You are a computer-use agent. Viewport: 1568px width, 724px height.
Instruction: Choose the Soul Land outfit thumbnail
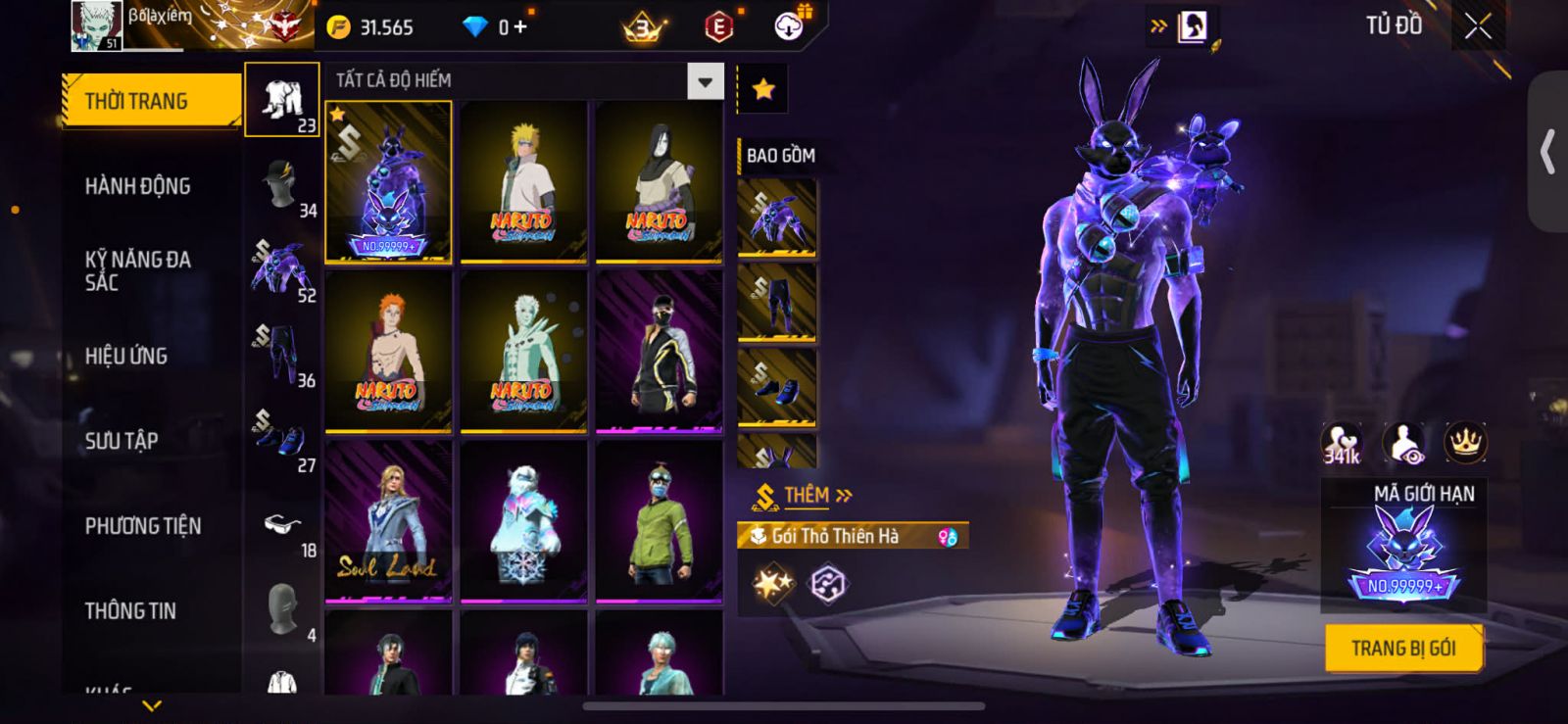389,521
